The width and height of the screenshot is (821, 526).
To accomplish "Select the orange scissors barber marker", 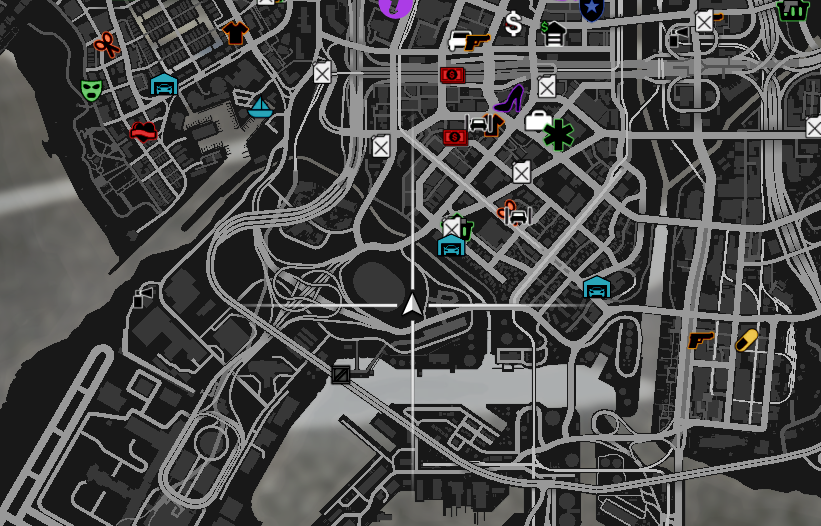I will tap(106, 44).
